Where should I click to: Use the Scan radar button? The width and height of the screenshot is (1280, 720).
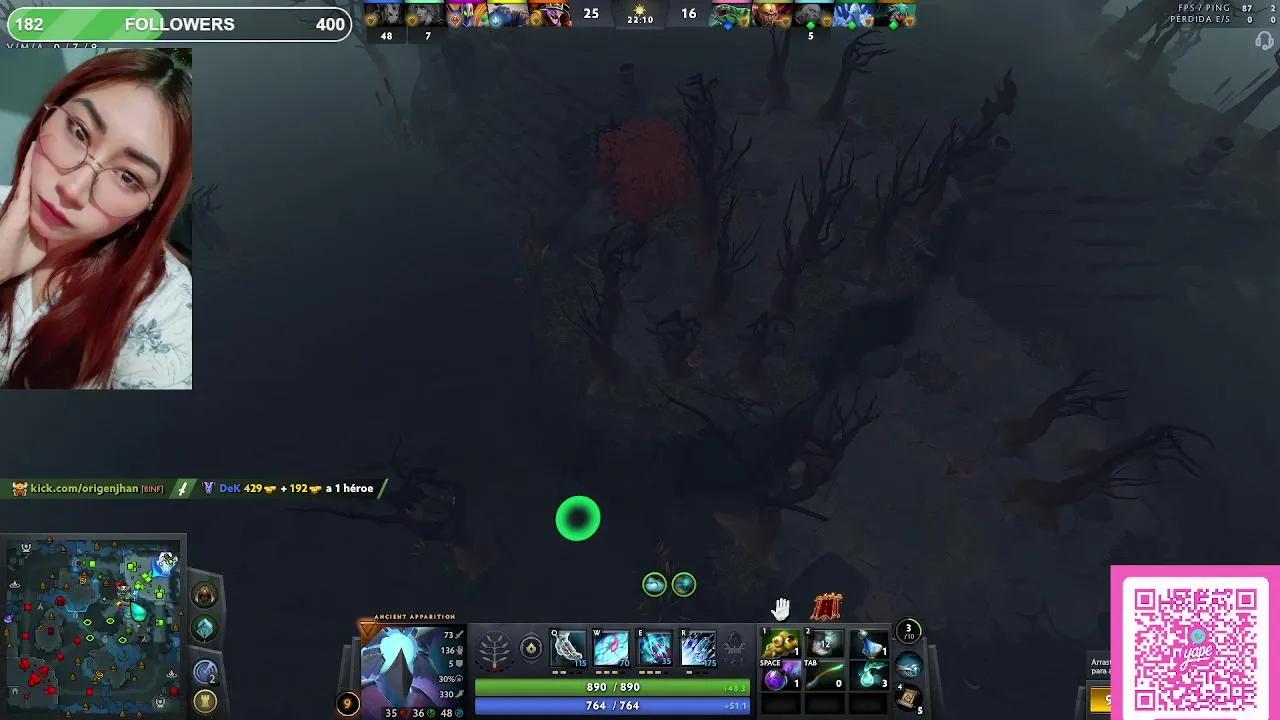205,673
